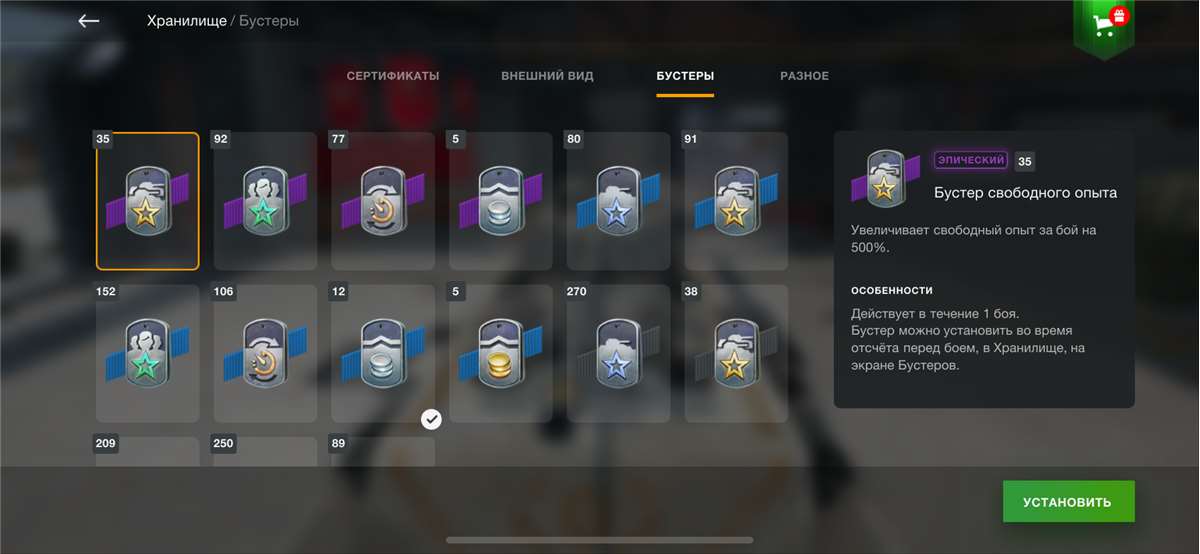The width and height of the screenshot is (1200, 554).
Task: Choose the booster with count 152
Action: [x=148, y=353]
